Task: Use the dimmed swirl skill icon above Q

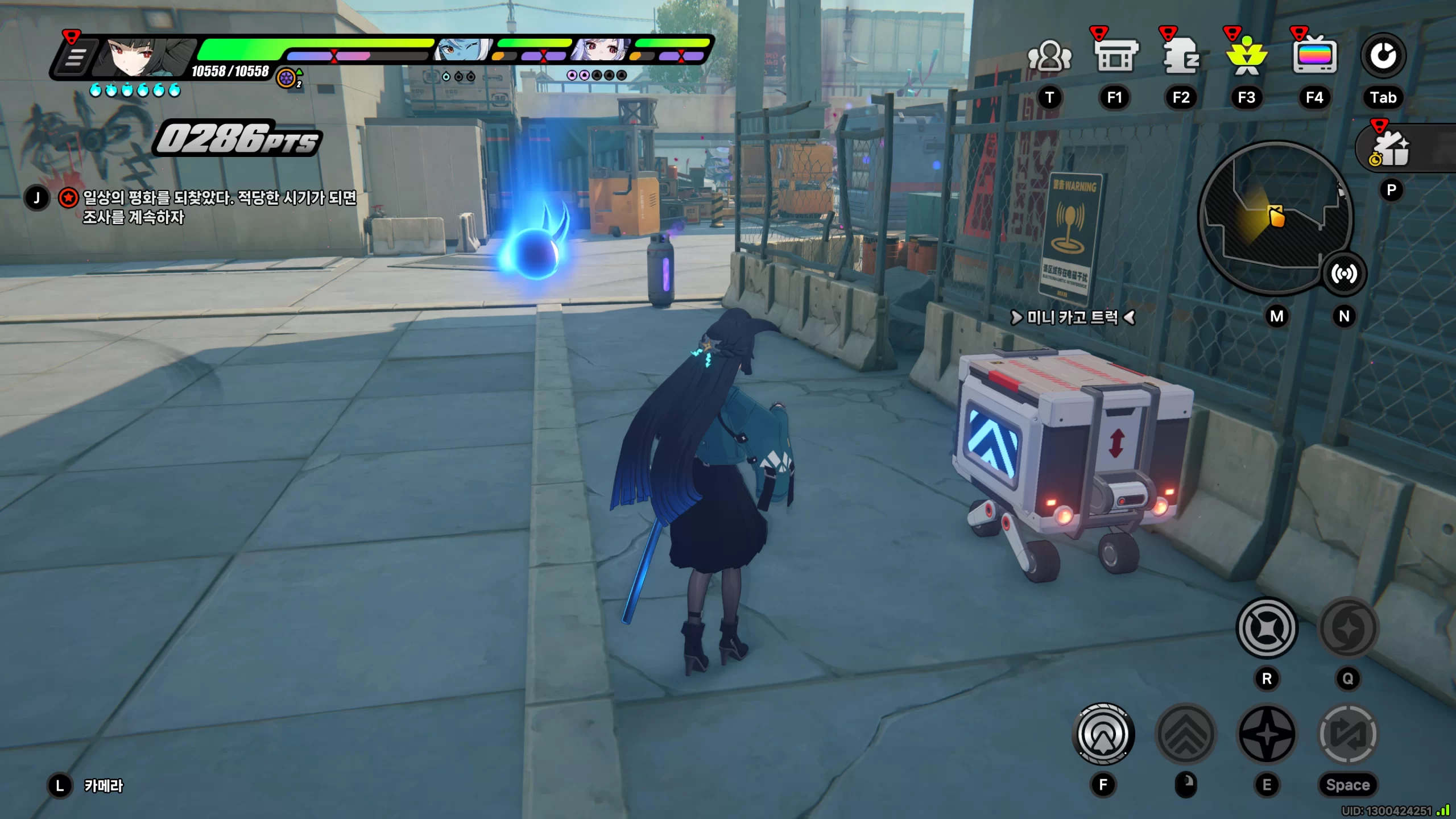Action: point(1348,628)
